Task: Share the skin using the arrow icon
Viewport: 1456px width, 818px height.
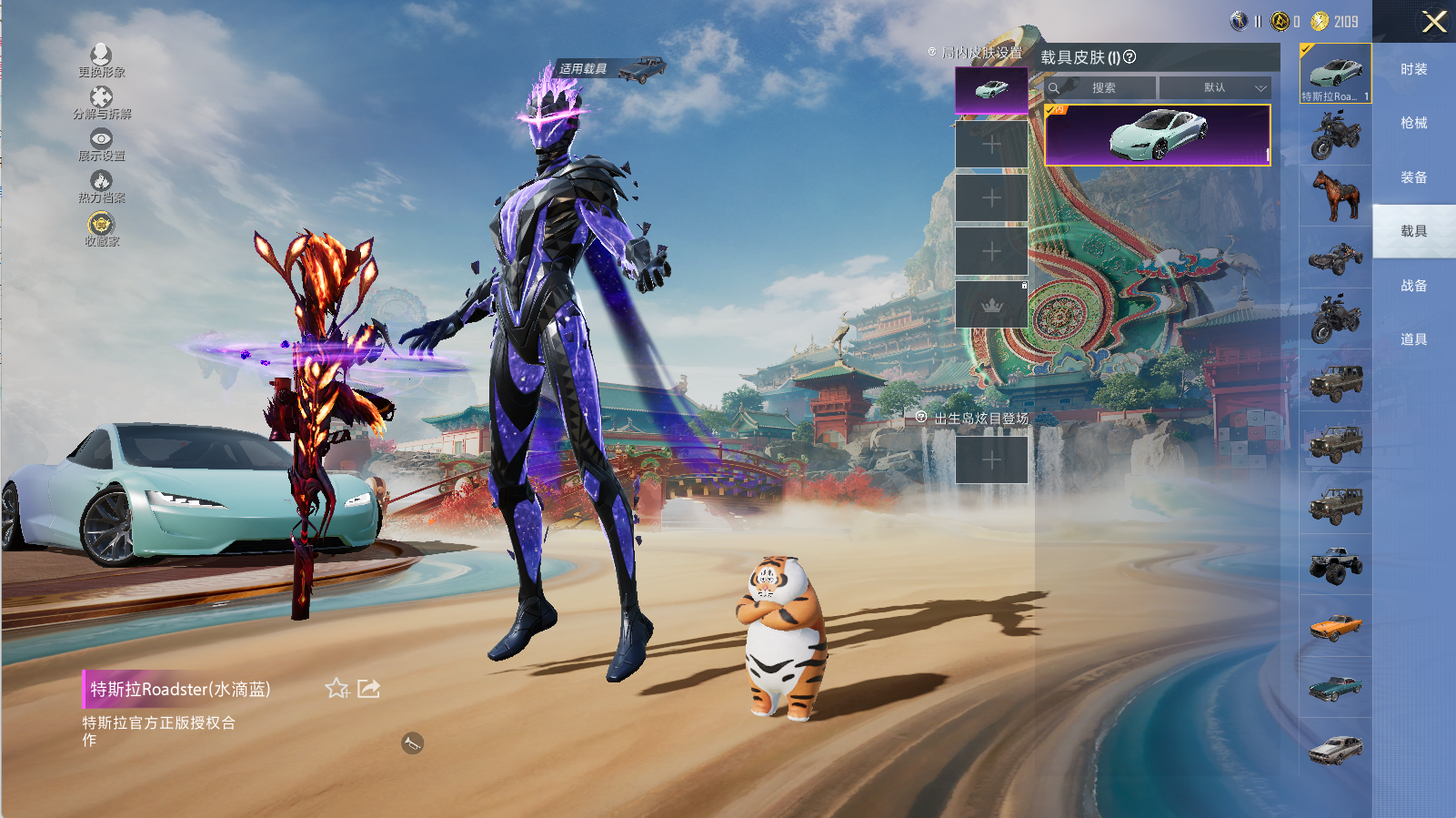Action: 368,689
